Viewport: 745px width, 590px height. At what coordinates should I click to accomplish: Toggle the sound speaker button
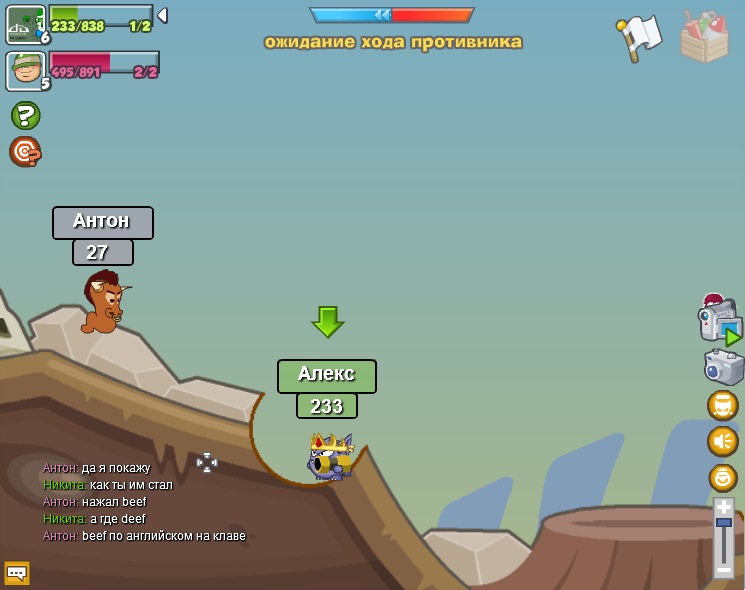tap(722, 441)
